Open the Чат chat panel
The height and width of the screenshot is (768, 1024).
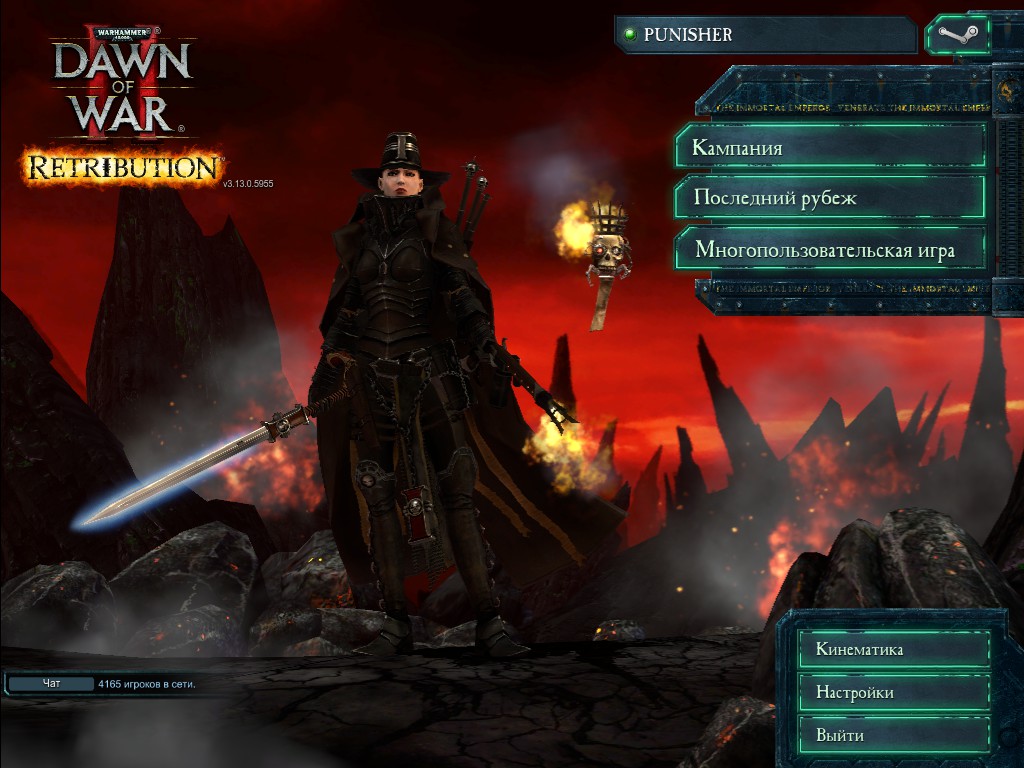tap(52, 684)
